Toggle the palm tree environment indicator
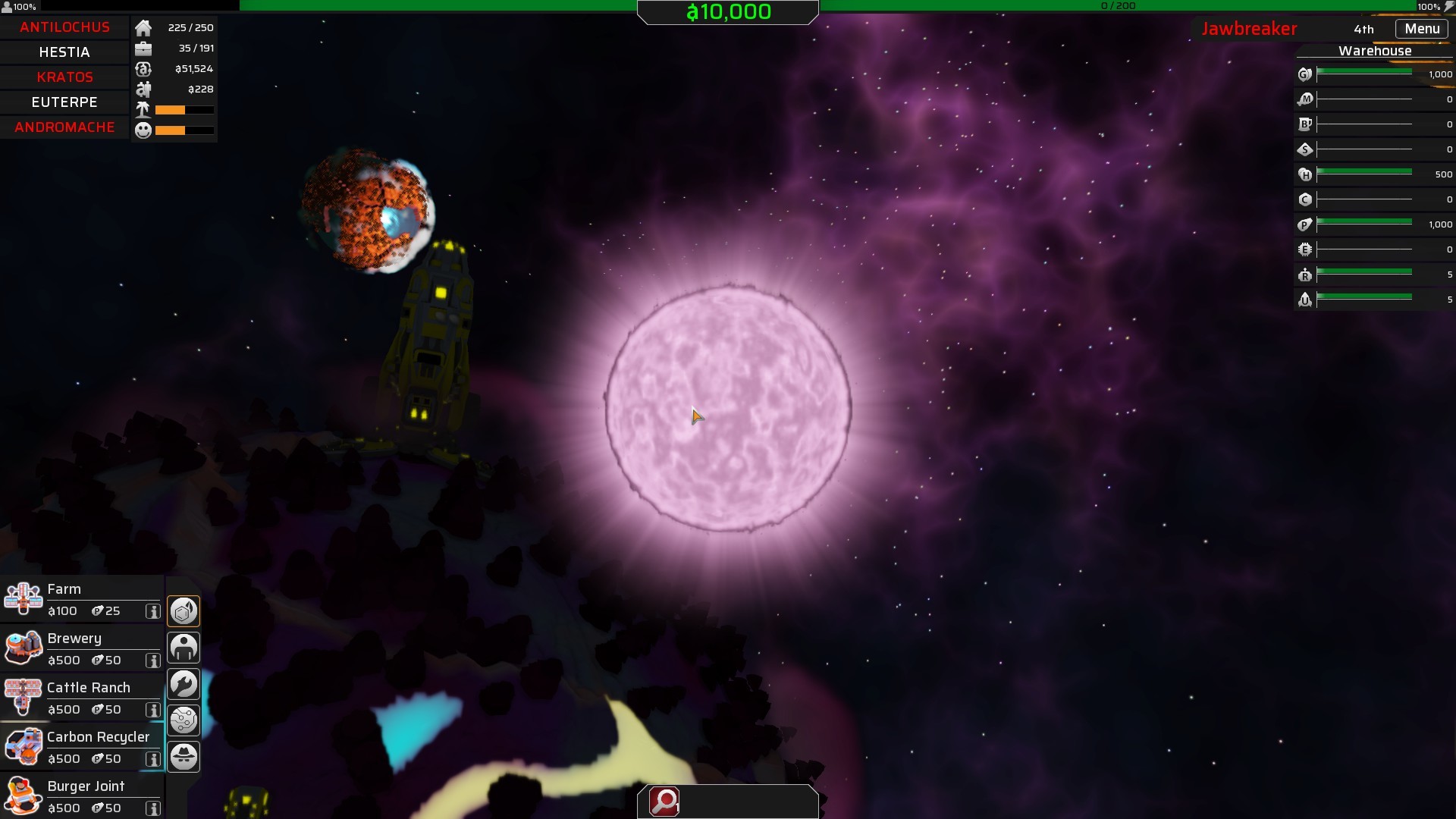The width and height of the screenshot is (1456, 819). point(142,109)
